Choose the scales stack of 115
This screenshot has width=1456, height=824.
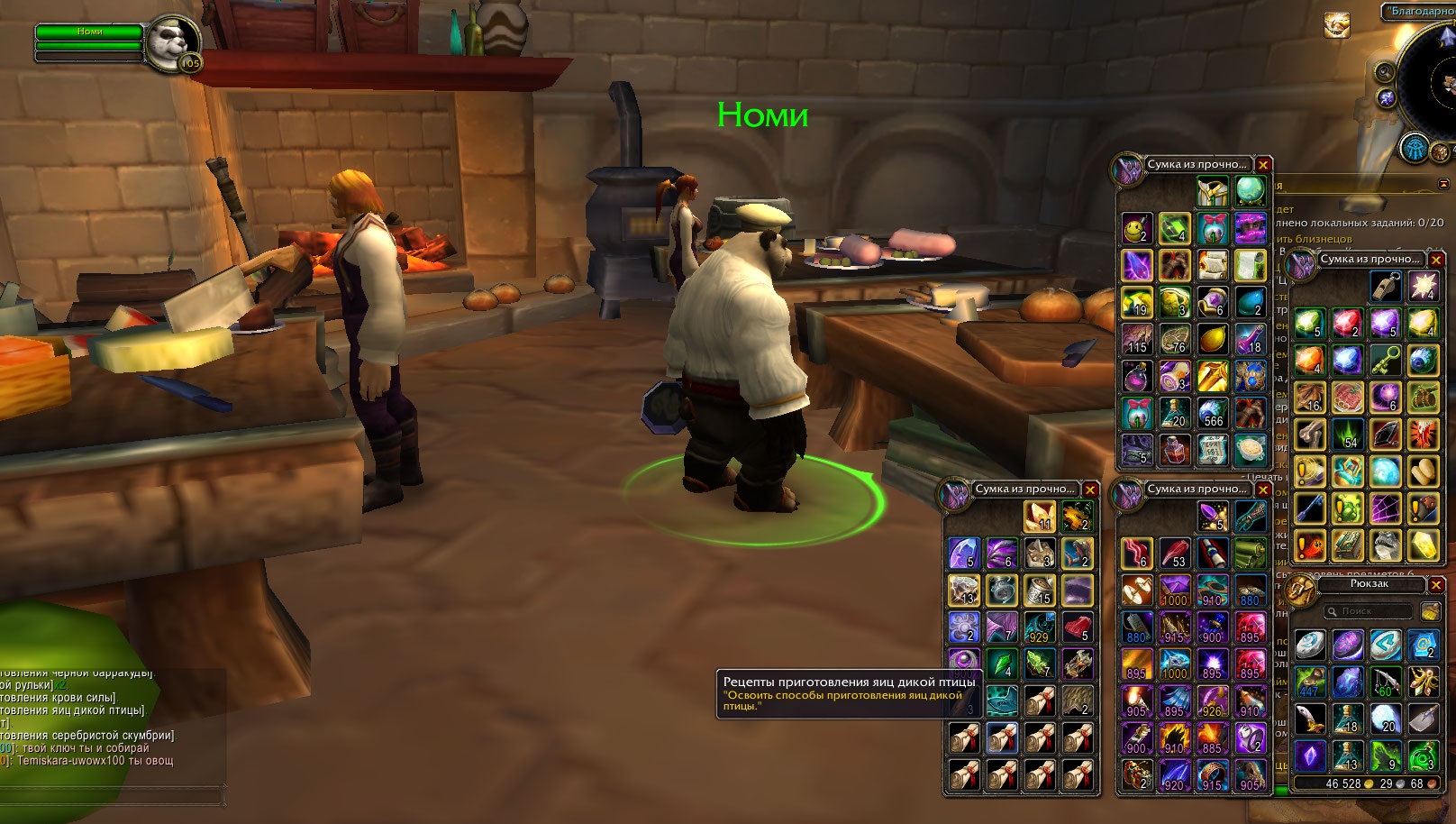[x=1137, y=340]
